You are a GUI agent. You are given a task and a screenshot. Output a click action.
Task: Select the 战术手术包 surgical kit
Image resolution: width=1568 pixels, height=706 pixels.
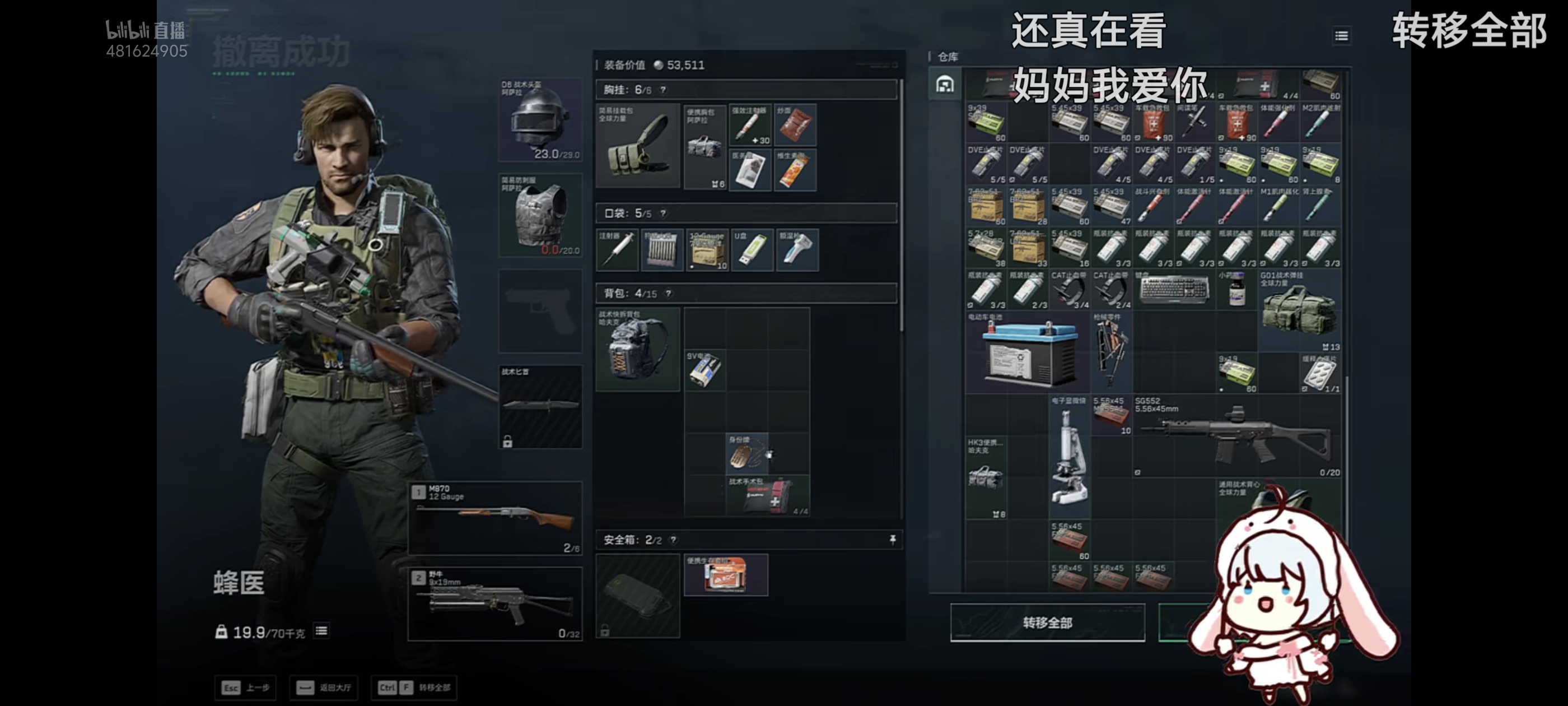768,496
